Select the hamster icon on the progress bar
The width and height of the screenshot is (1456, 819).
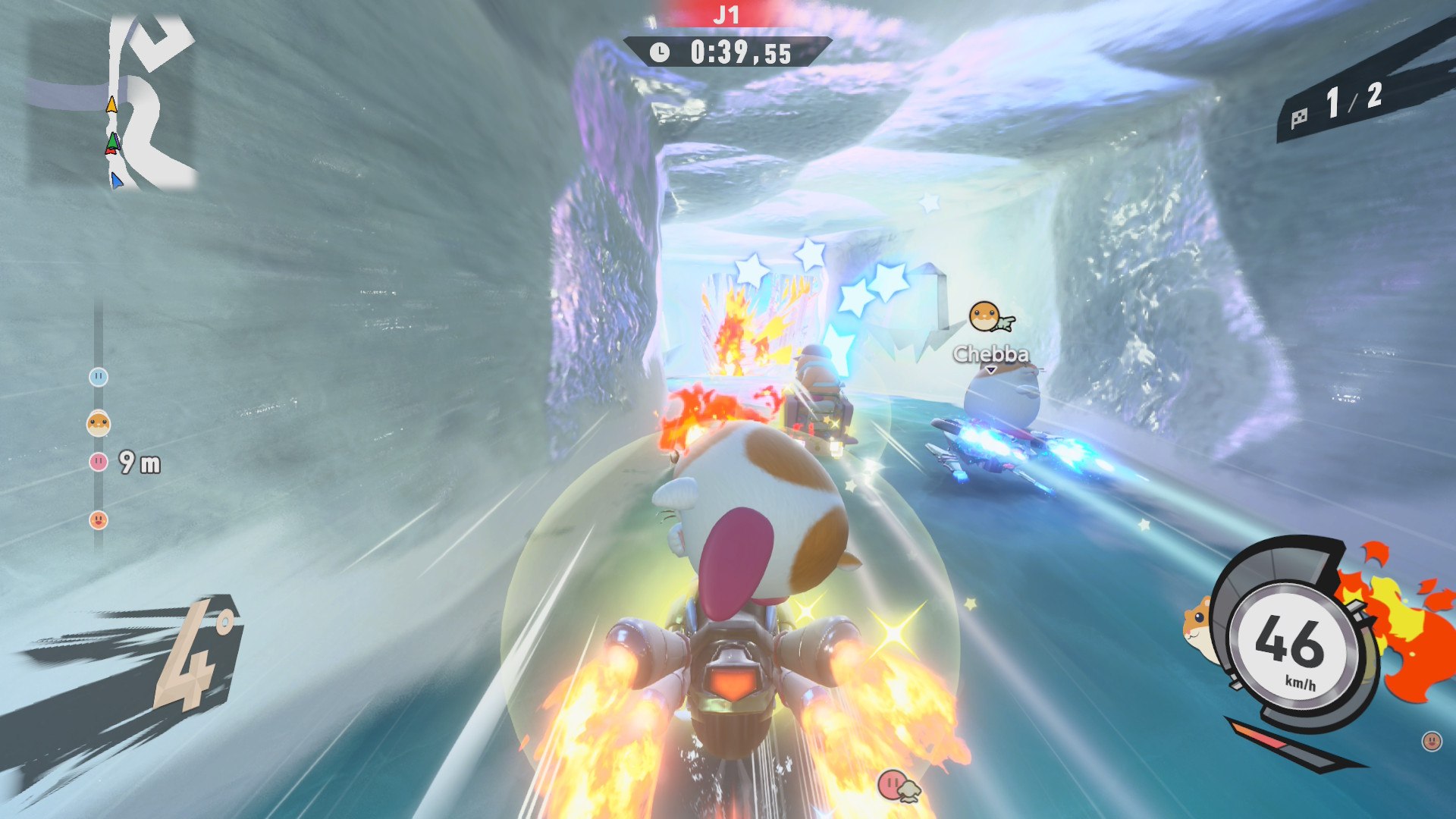point(99,423)
